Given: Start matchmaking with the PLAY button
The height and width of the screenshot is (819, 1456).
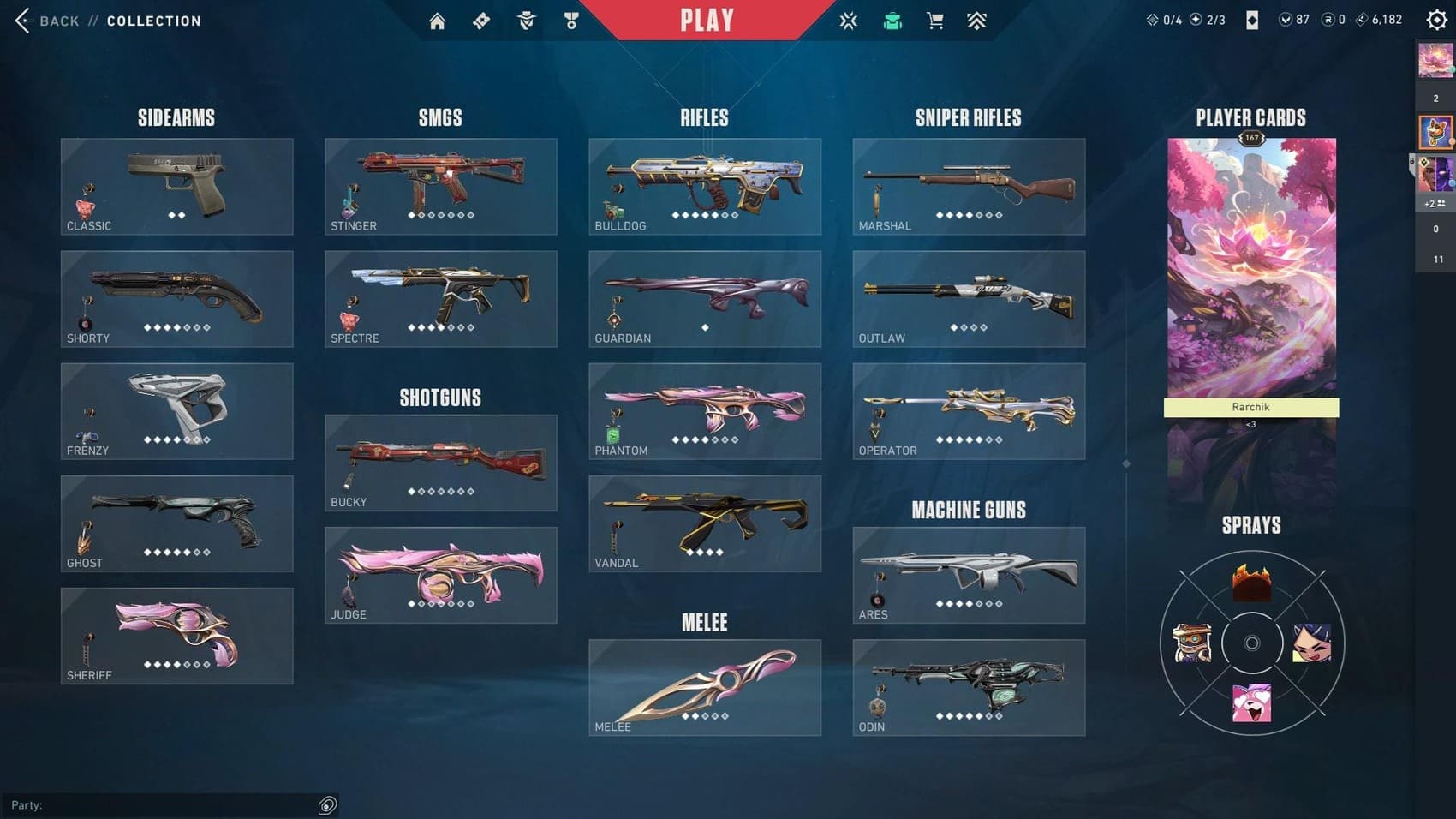Looking at the screenshot, I should (707, 20).
